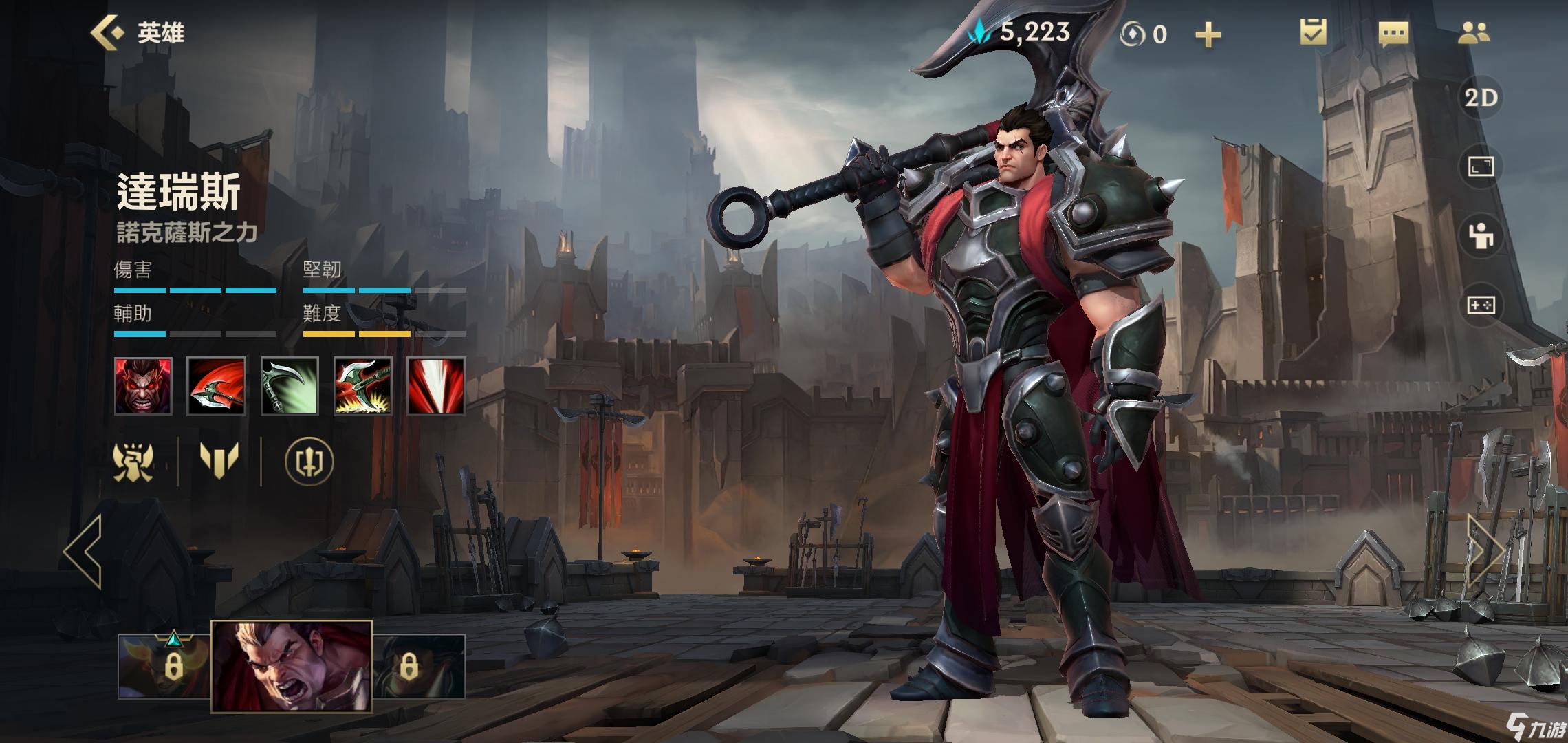
Task: Open the gamepad controller icon
Action: [x=1481, y=305]
